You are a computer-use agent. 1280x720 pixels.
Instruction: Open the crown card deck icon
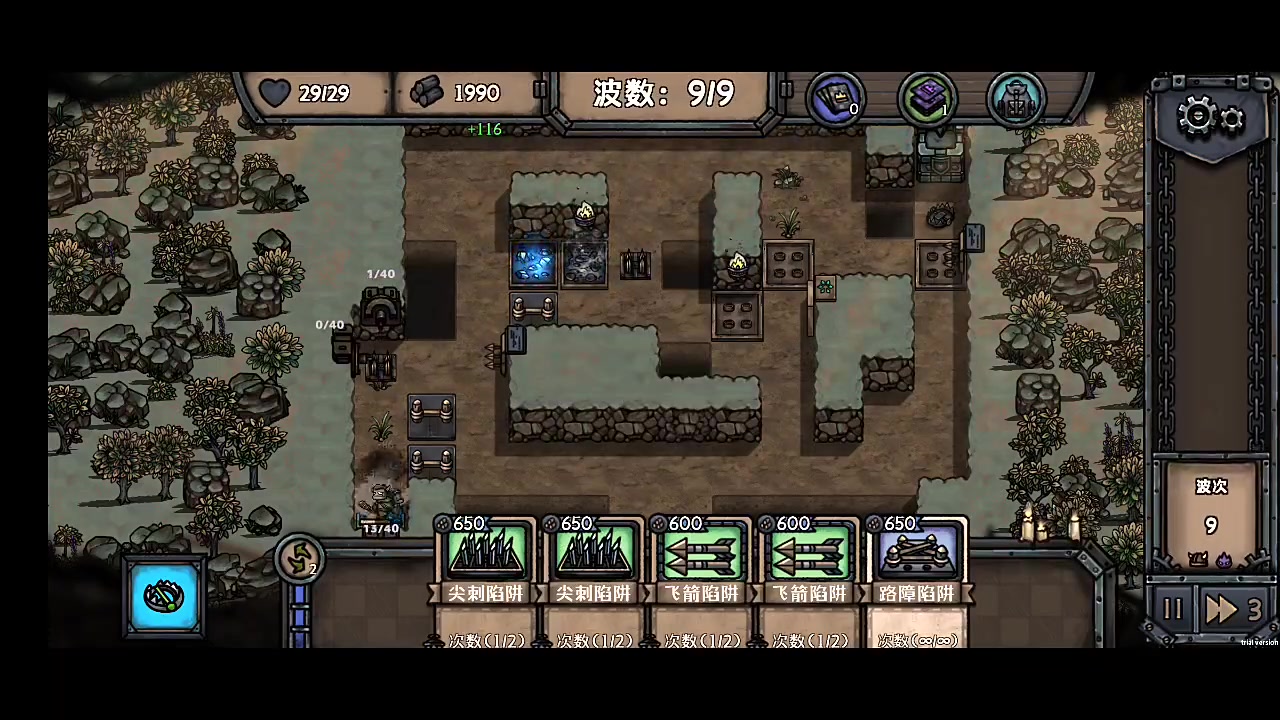tap(836, 98)
